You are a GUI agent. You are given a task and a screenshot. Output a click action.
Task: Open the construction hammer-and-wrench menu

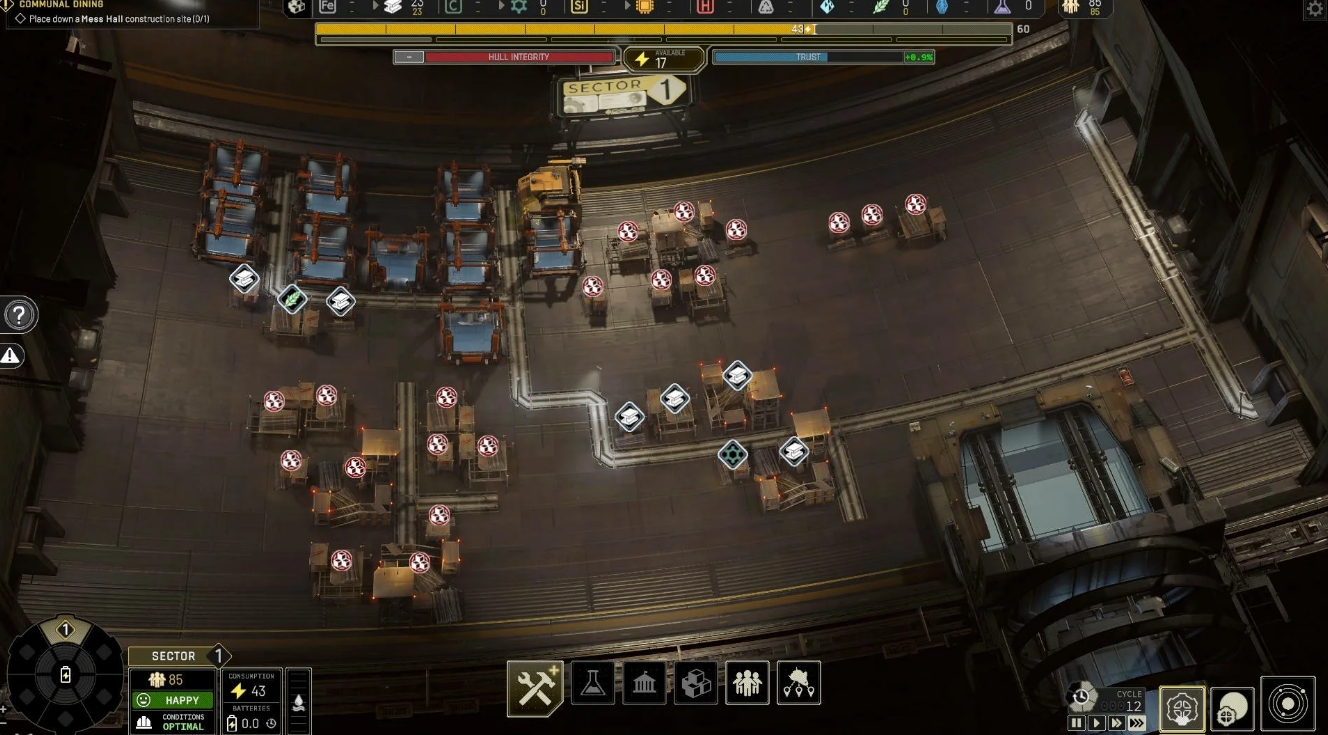pos(535,688)
